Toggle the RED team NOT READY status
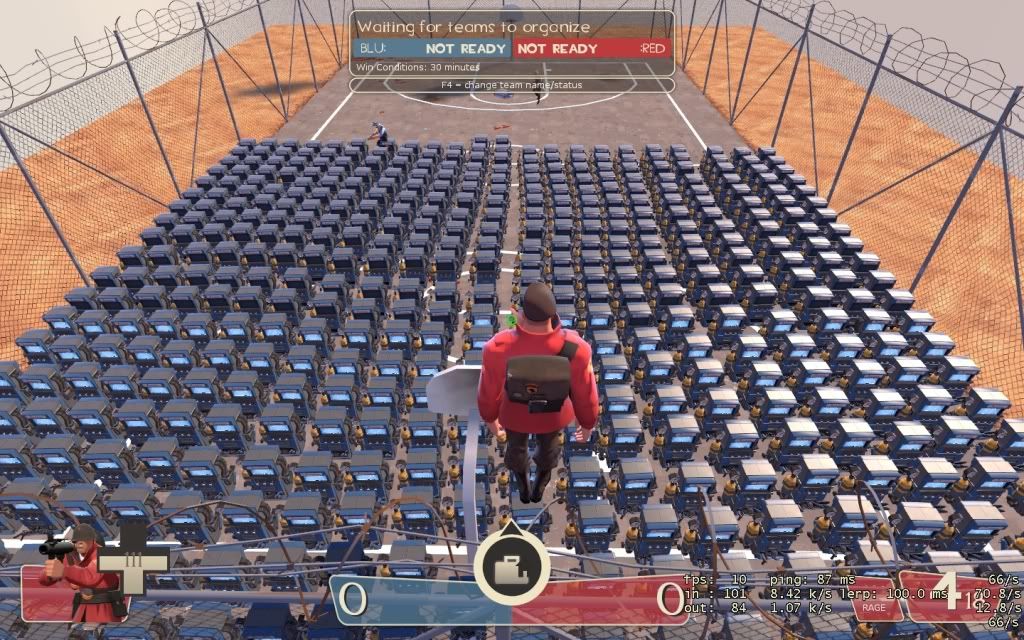Screen dimensions: 1024x640 point(558,48)
